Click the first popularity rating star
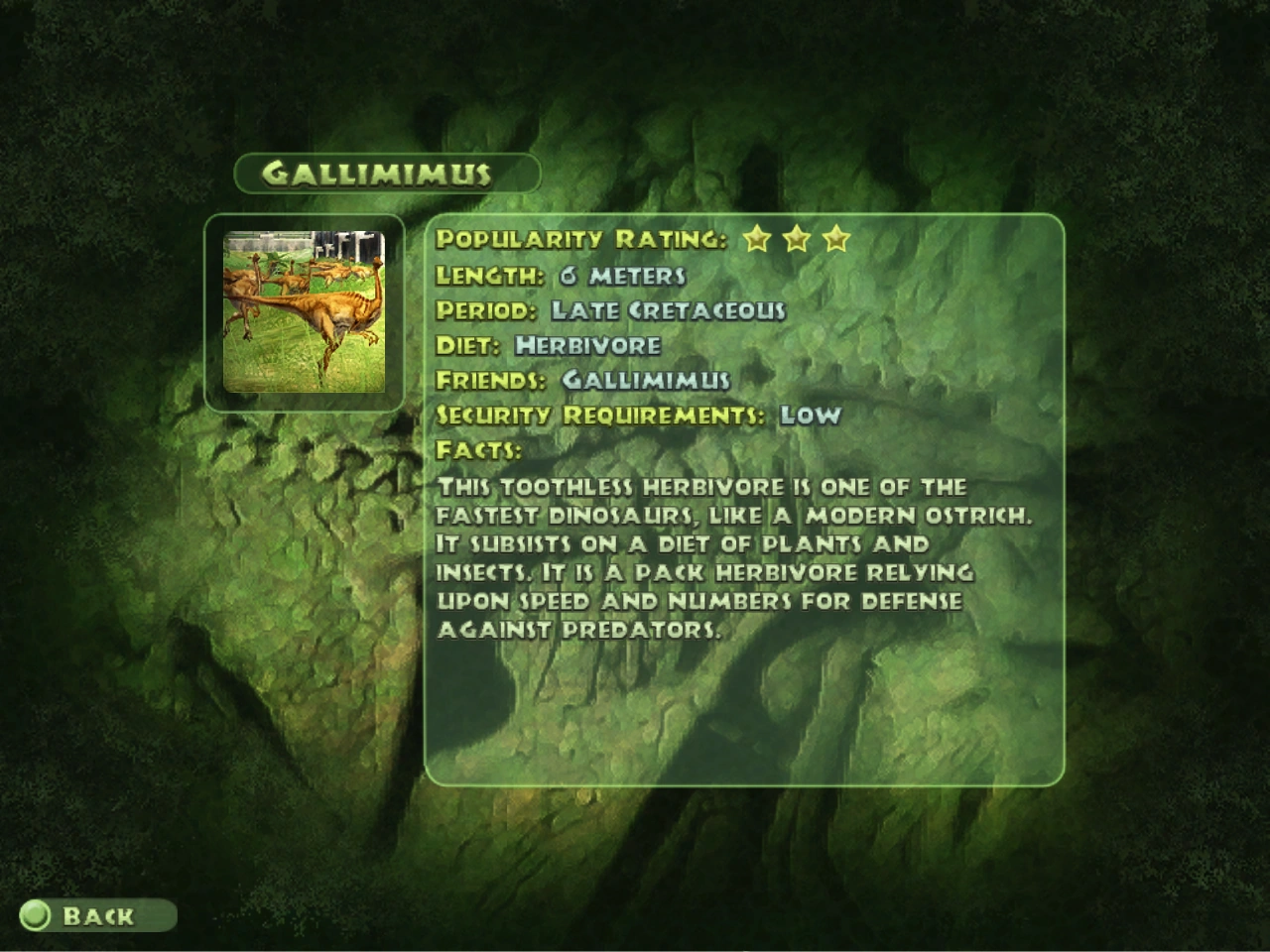The height and width of the screenshot is (952, 1270). point(755,239)
